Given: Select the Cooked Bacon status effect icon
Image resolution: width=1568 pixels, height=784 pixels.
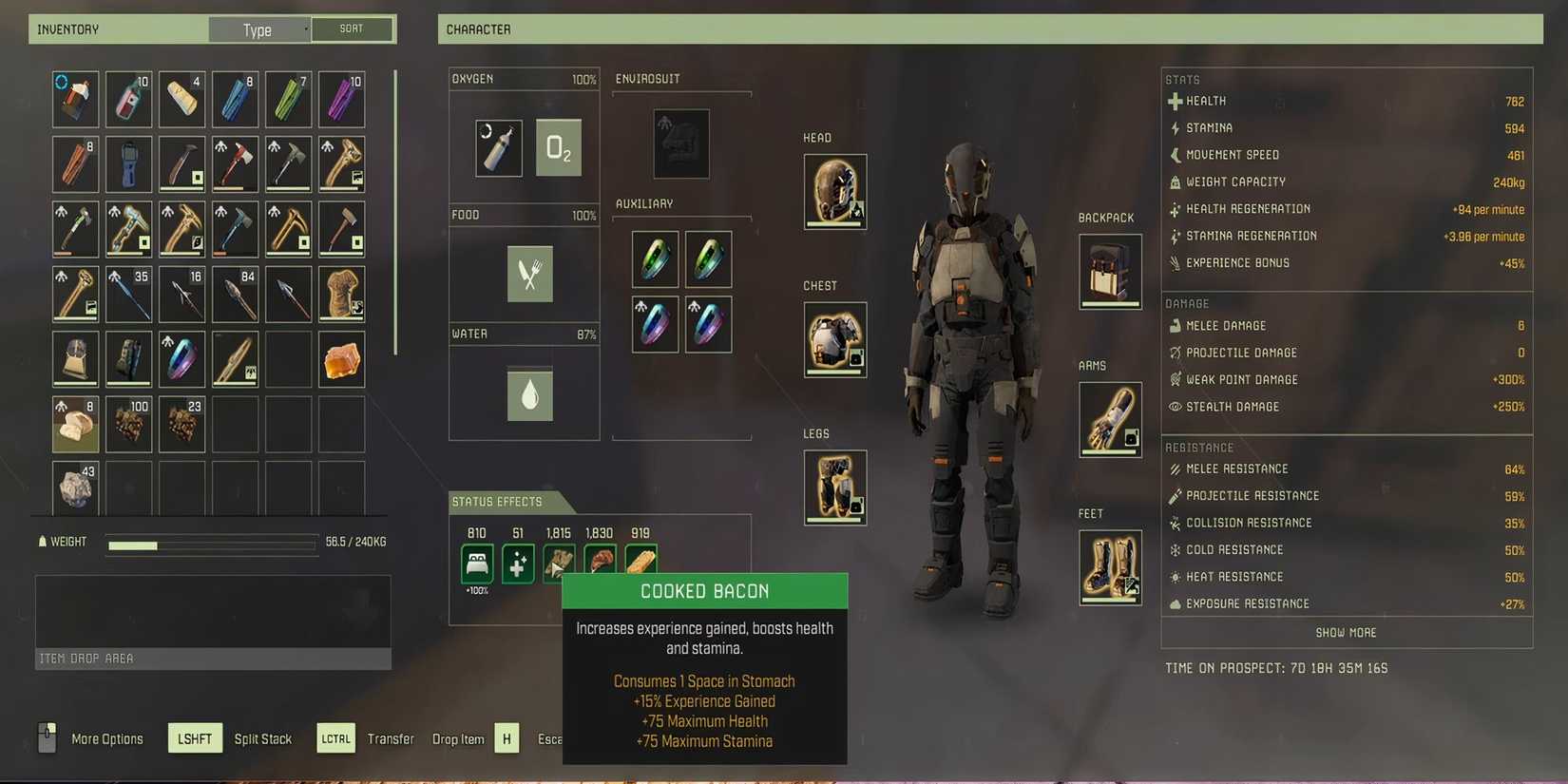Looking at the screenshot, I should coord(641,563).
